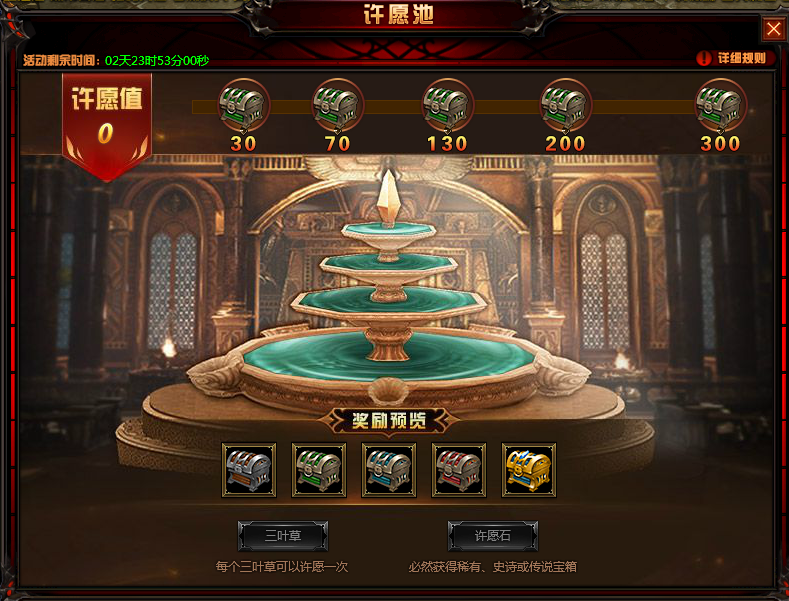Make a wish using 许愿石 button
Image resolution: width=789 pixels, height=601 pixels.
click(492, 536)
